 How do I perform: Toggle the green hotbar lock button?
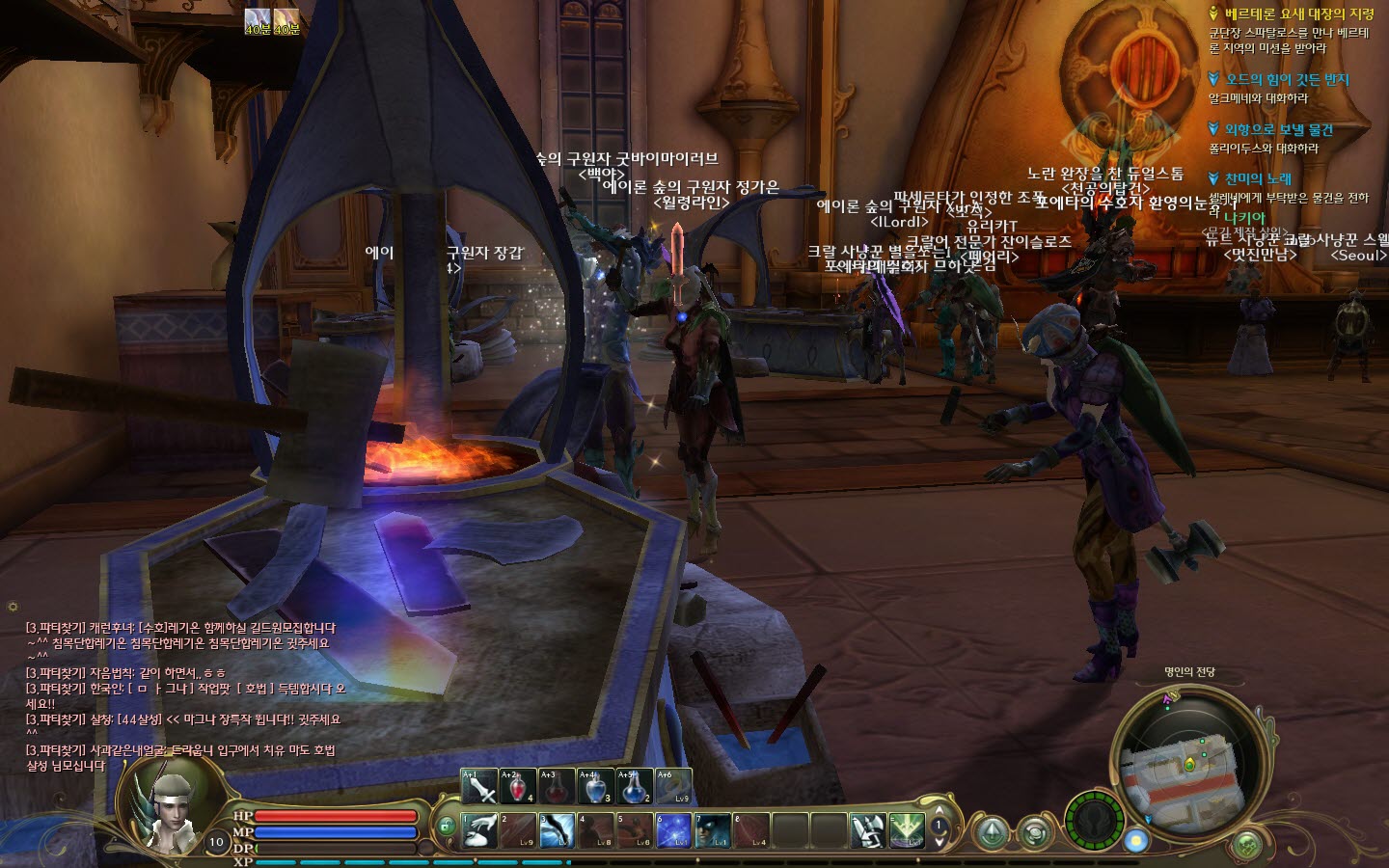tap(445, 827)
